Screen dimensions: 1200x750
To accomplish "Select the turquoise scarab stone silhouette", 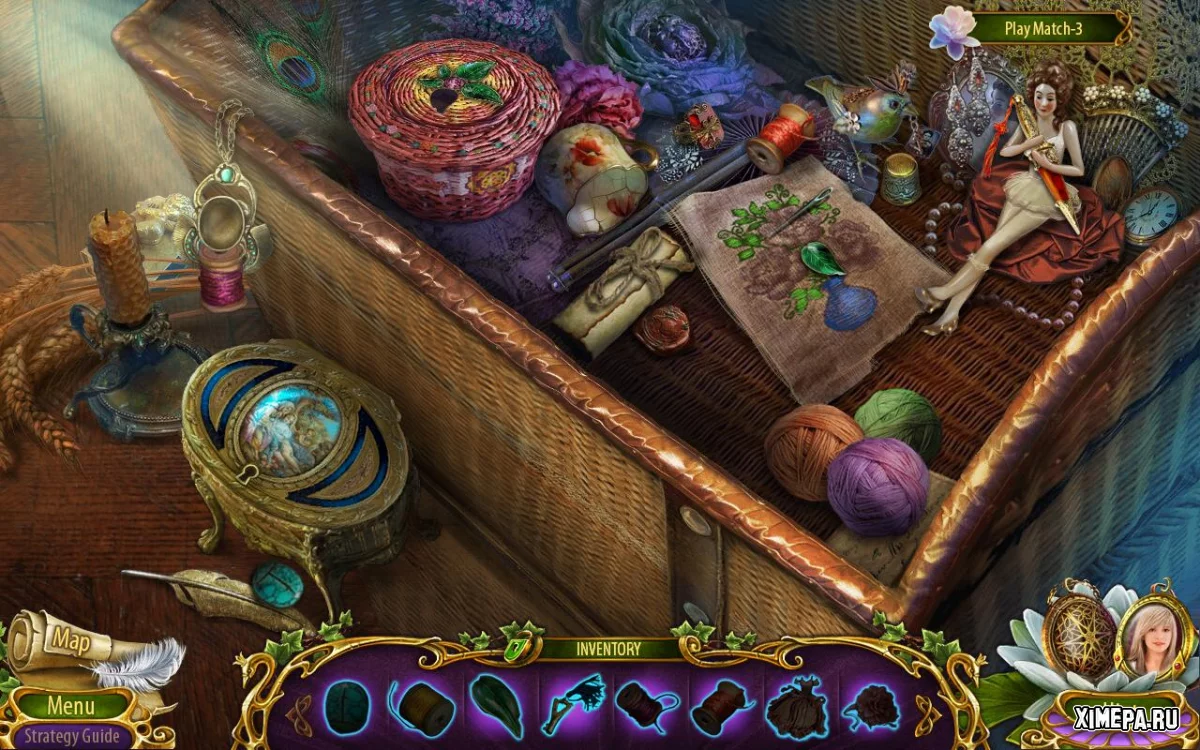I will (x=346, y=705).
